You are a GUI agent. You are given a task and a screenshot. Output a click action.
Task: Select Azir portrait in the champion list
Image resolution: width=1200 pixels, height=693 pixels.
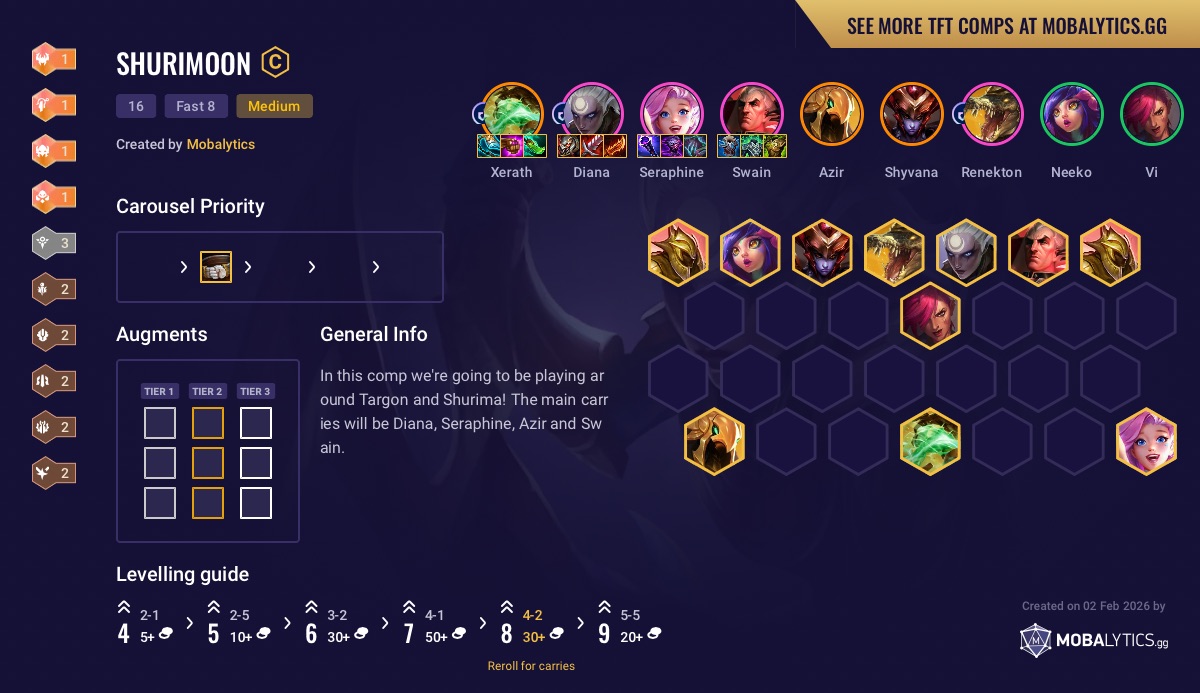coord(831,113)
